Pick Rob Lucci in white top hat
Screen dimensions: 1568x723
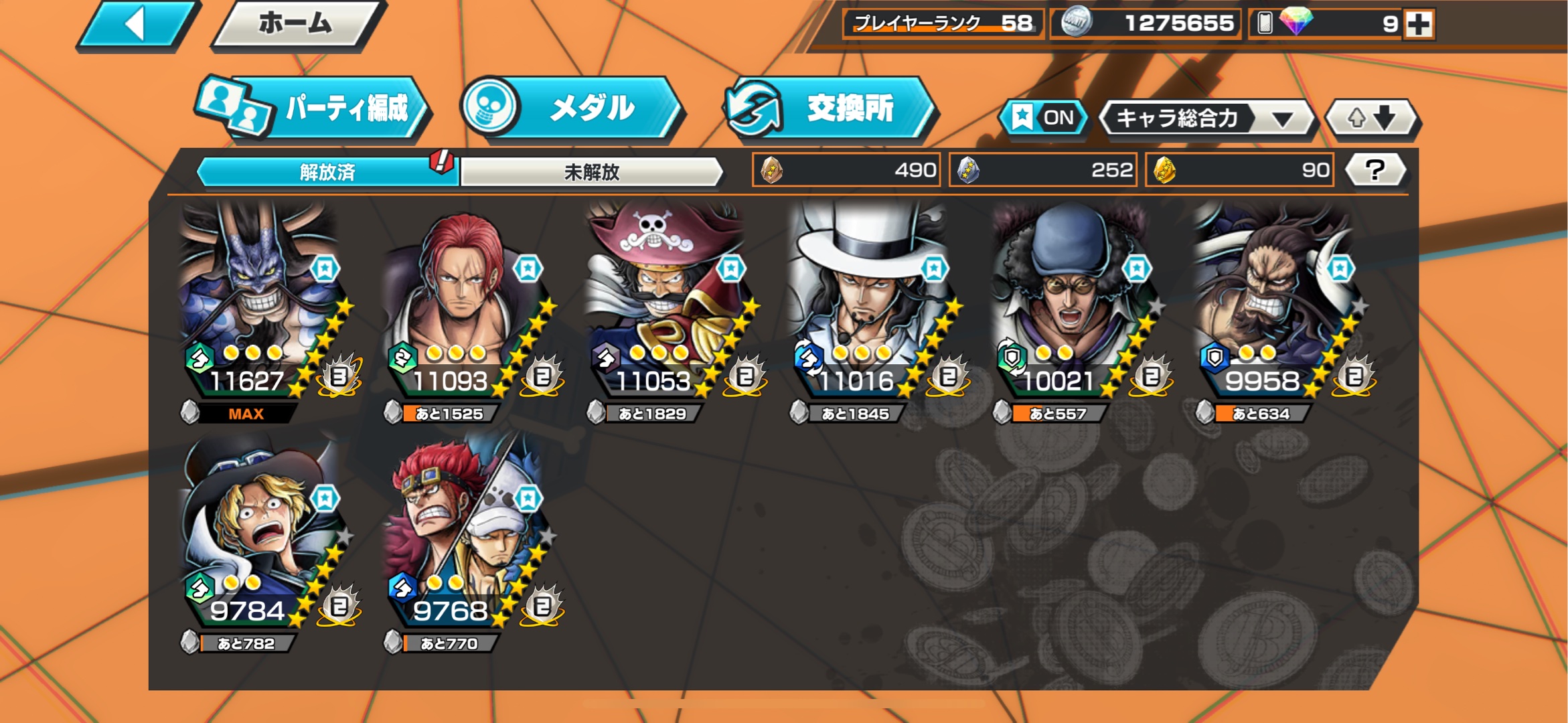click(871, 301)
